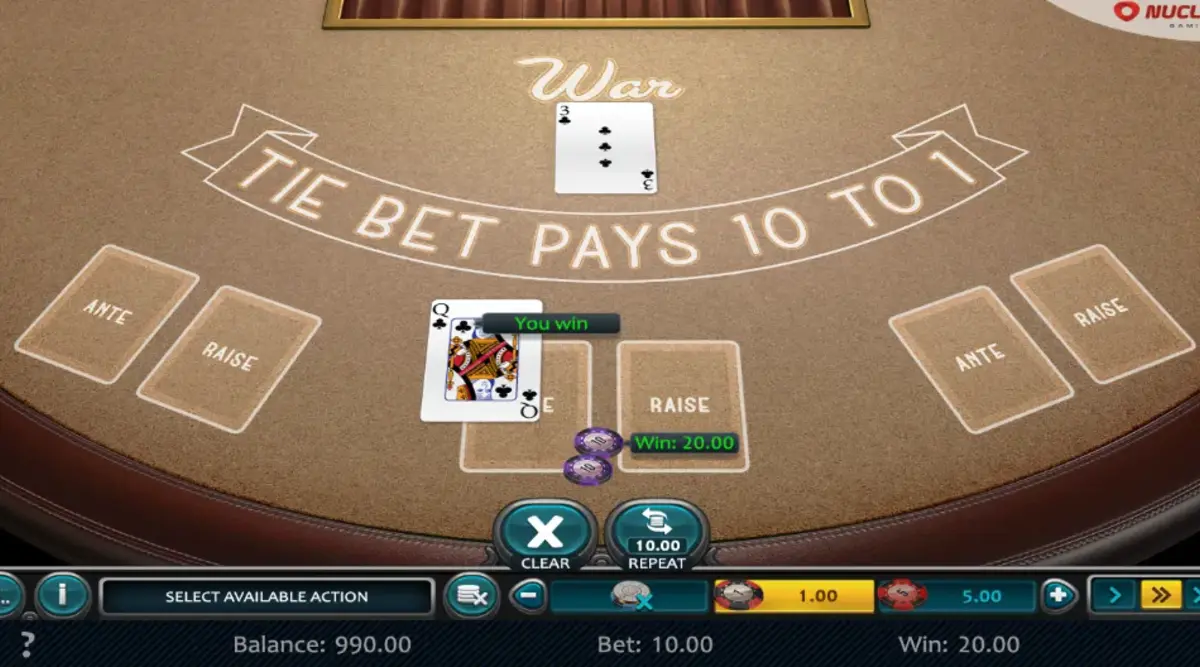Activate the double-arrow fast speed
Image resolution: width=1200 pixels, height=667 pixels.
(1160, 596)
